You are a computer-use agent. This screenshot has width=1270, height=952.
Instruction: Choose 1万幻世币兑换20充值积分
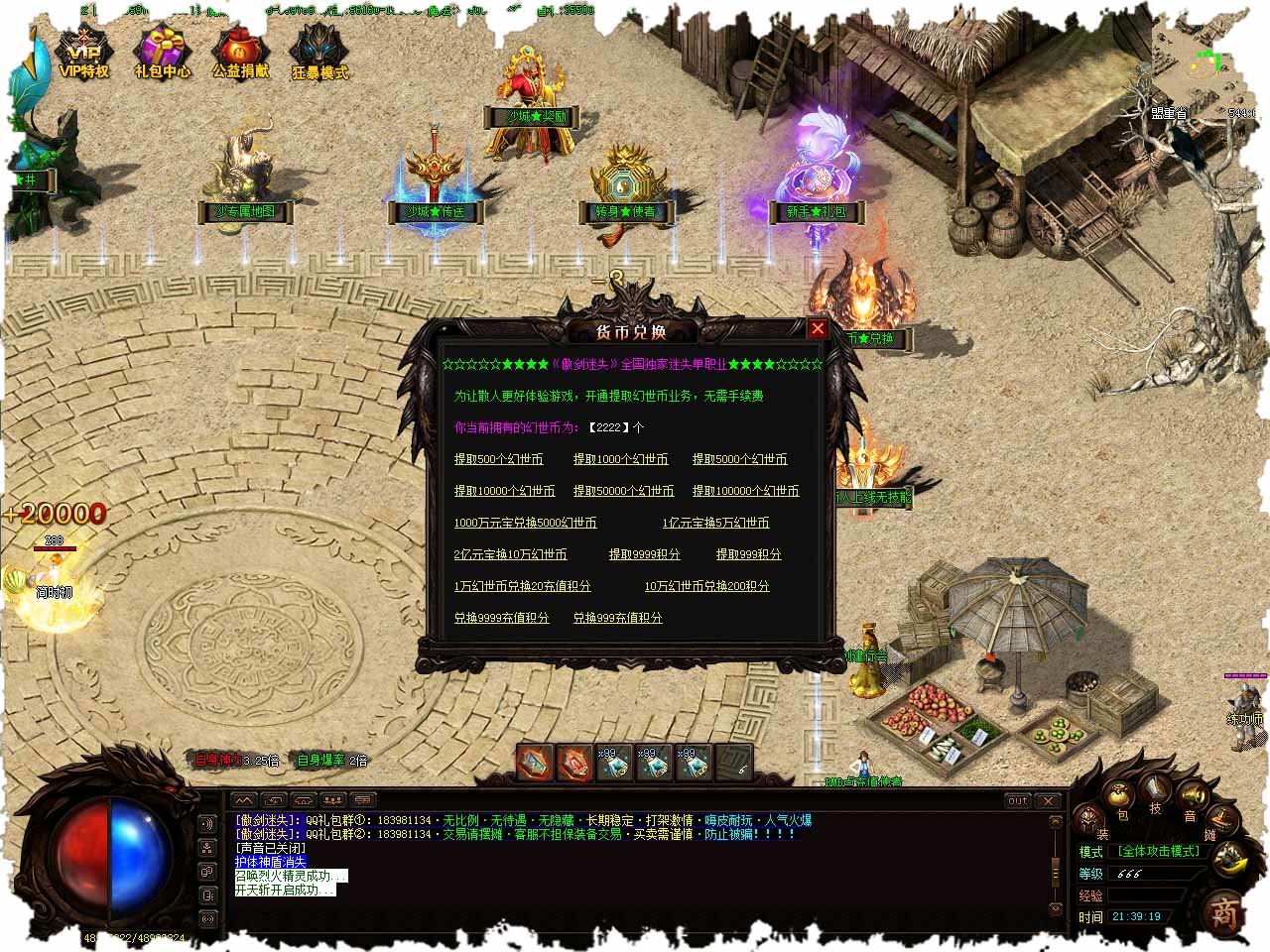pos(522,586)
